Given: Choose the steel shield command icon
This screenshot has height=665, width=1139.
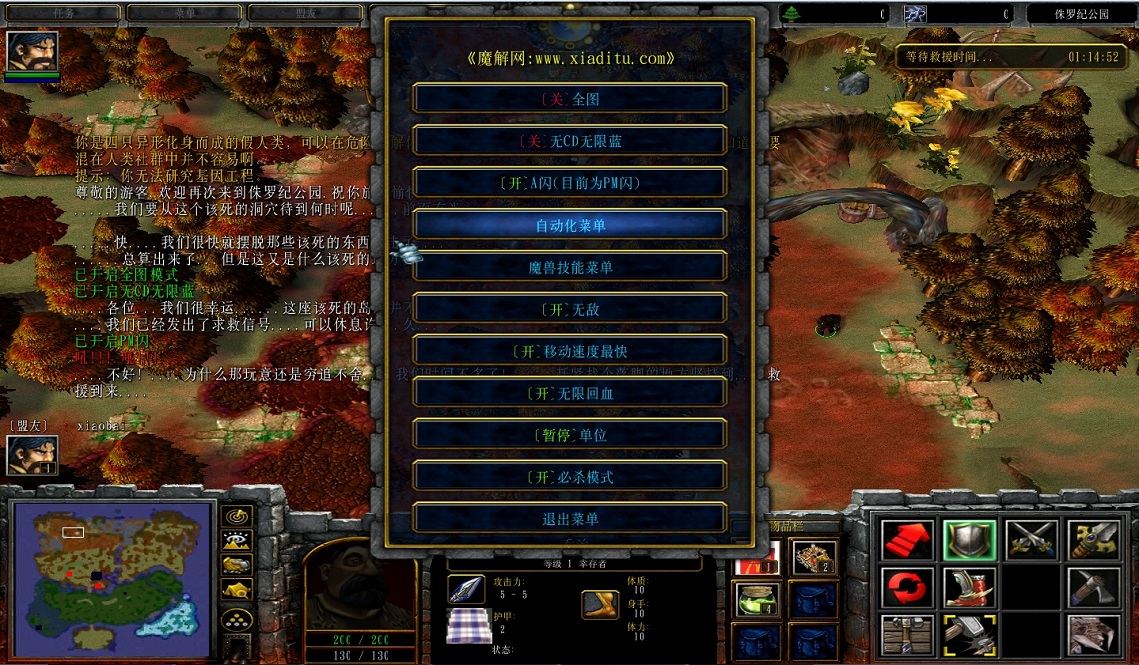Looking at the screenshot, I should (x=969, y=541).
